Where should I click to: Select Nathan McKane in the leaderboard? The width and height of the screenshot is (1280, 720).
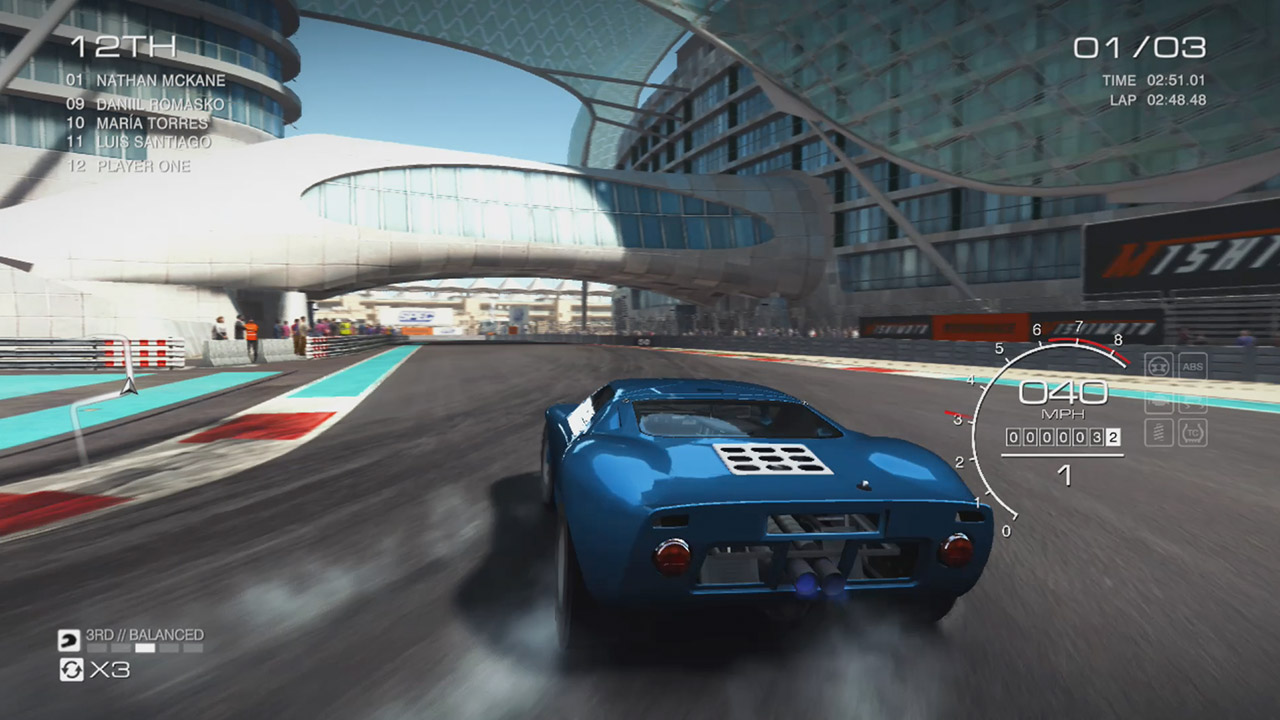(160, 80)
